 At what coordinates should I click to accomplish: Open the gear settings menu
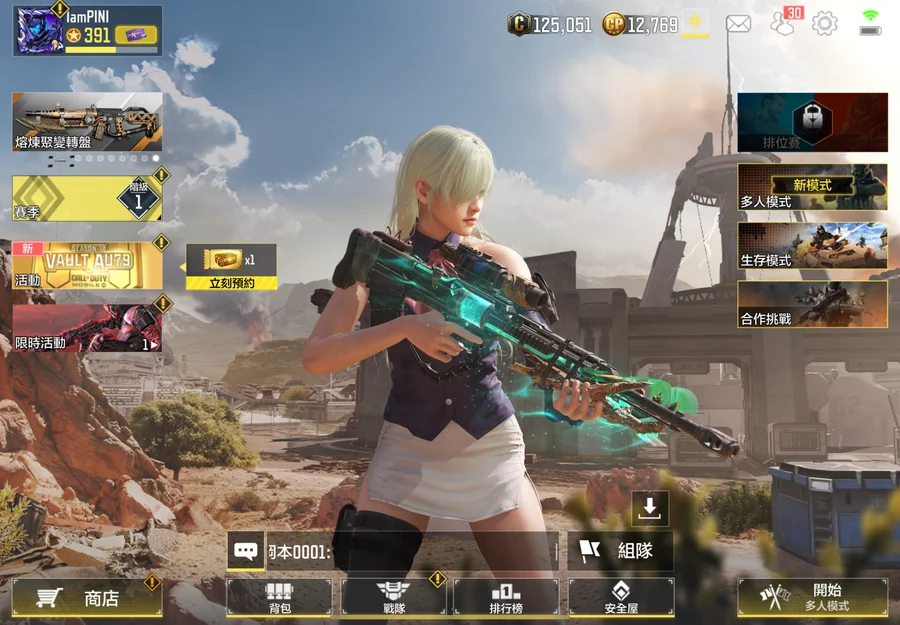825,24
